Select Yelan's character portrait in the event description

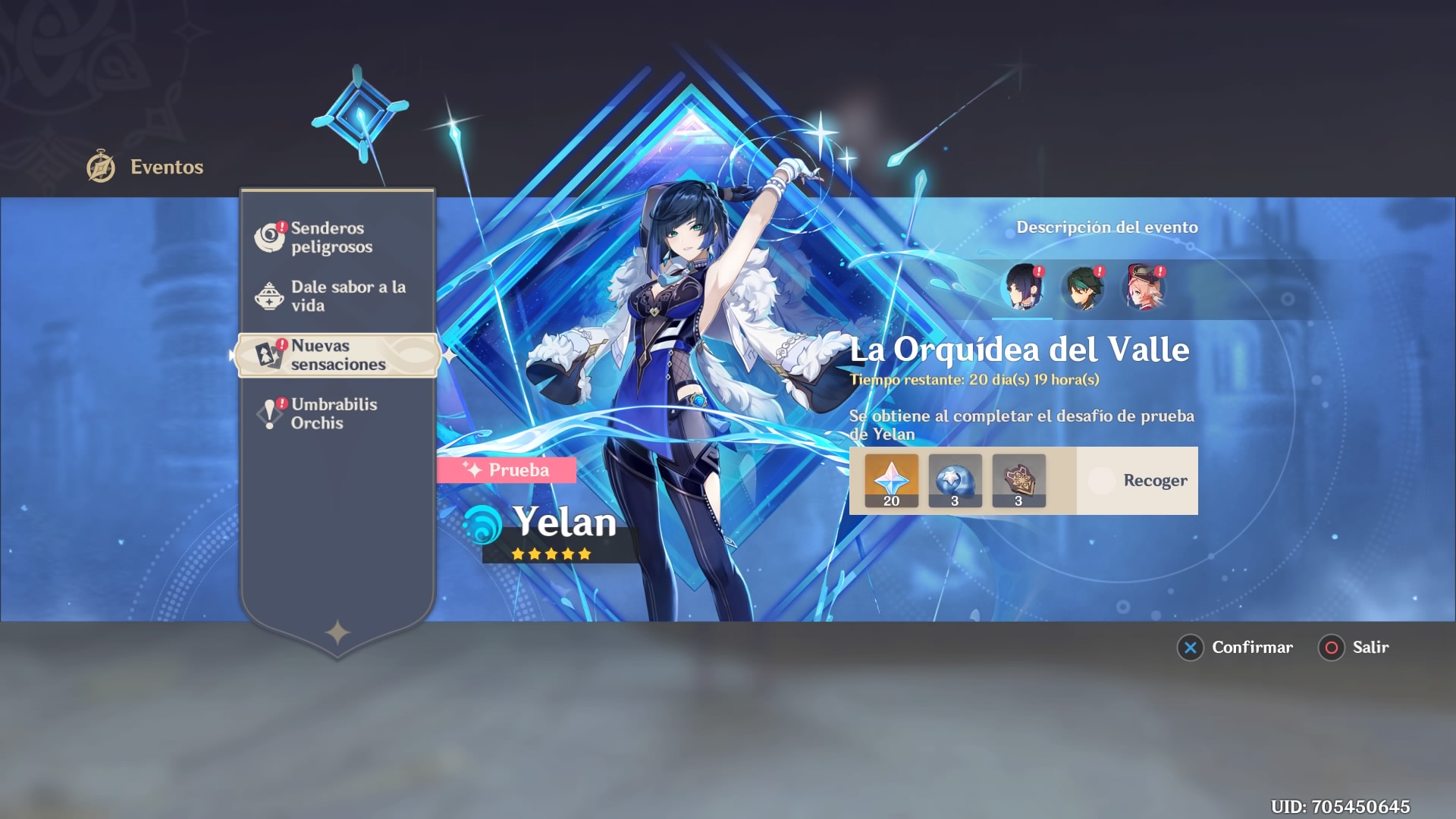1023,288
